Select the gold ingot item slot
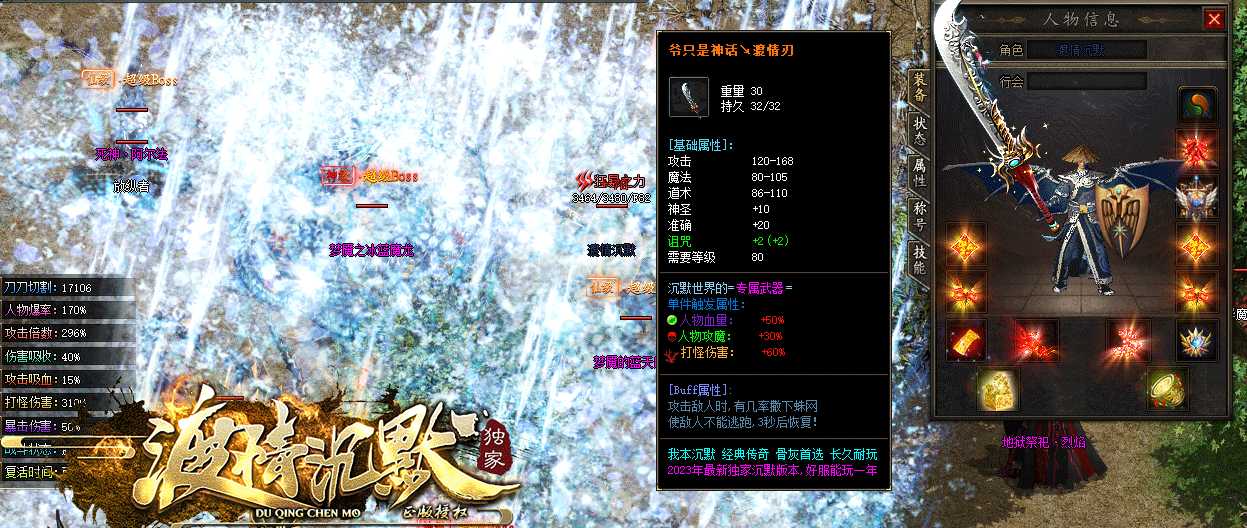This screenshot has width=1247, height=528. pyautogui.click(x=965, y=340)
